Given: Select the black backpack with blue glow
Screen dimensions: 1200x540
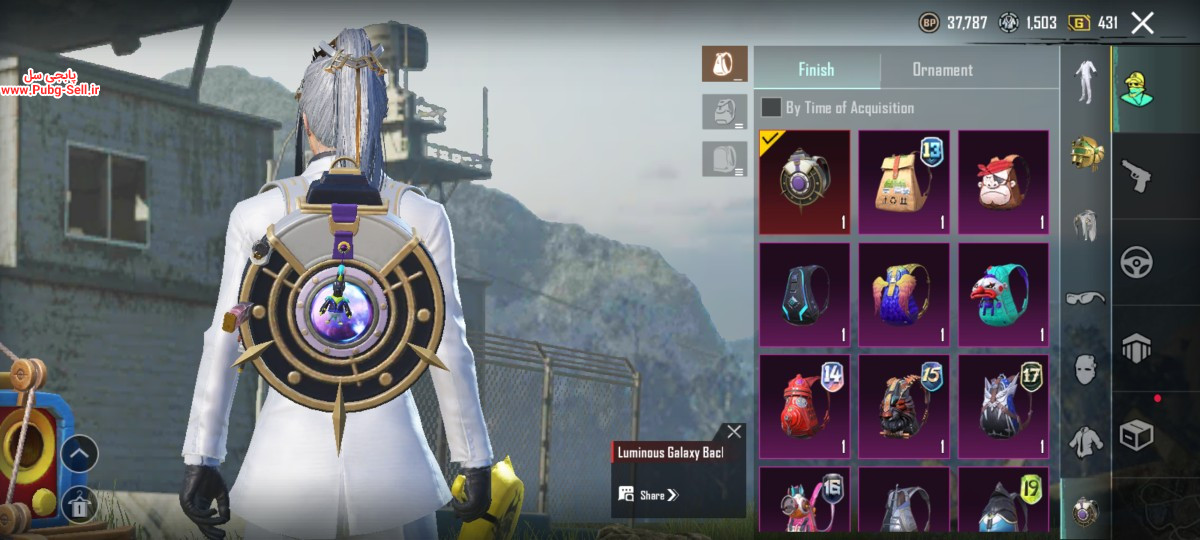Looking at the screenshot, I should 804,294.
